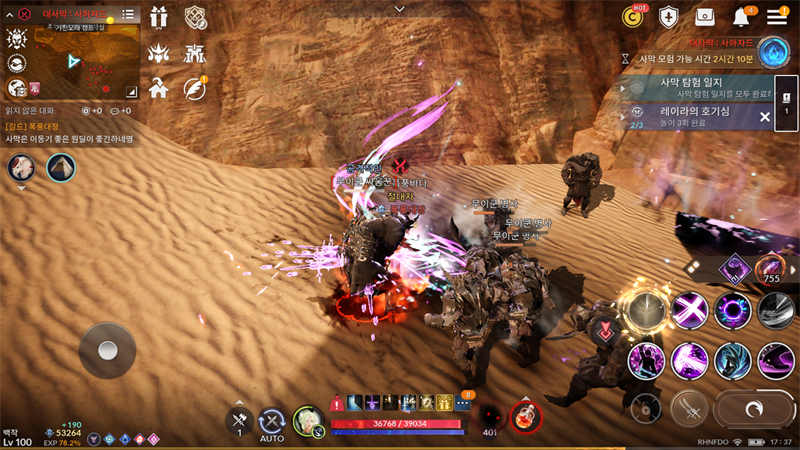Image resolution: width=800 pixels, height=450 pixels.
Task: Activate the dark purple orb skill
Action: tap(733, 310)
